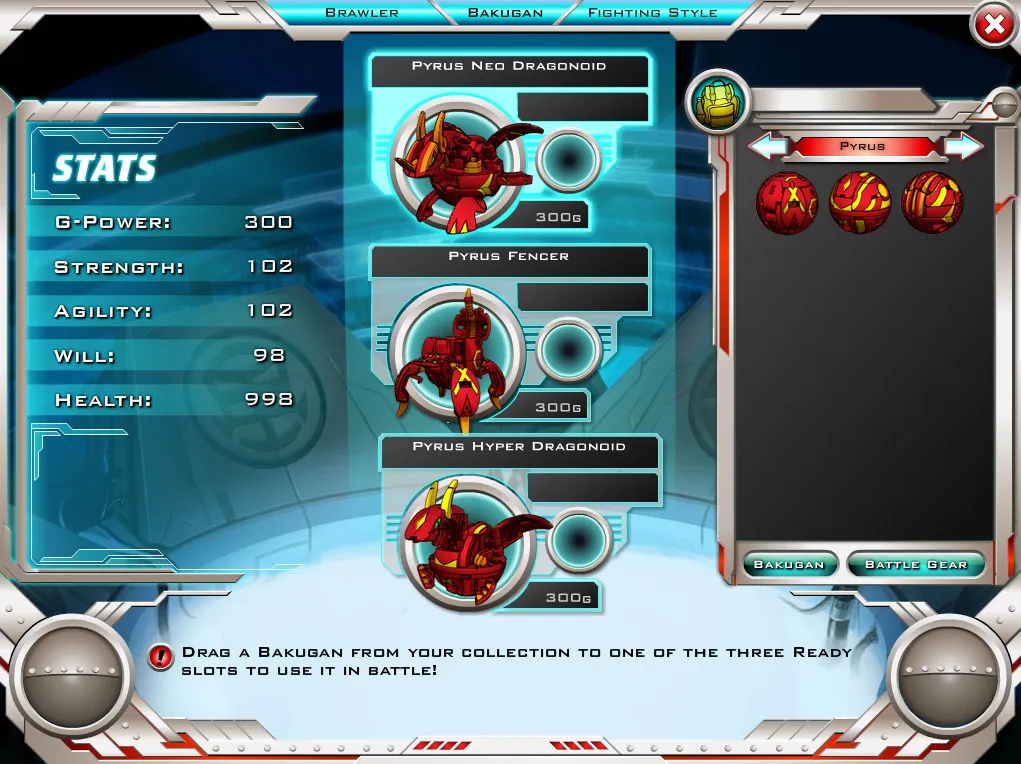
Task: Switch to the Brawler tab
Action: (x=362, y=13)
